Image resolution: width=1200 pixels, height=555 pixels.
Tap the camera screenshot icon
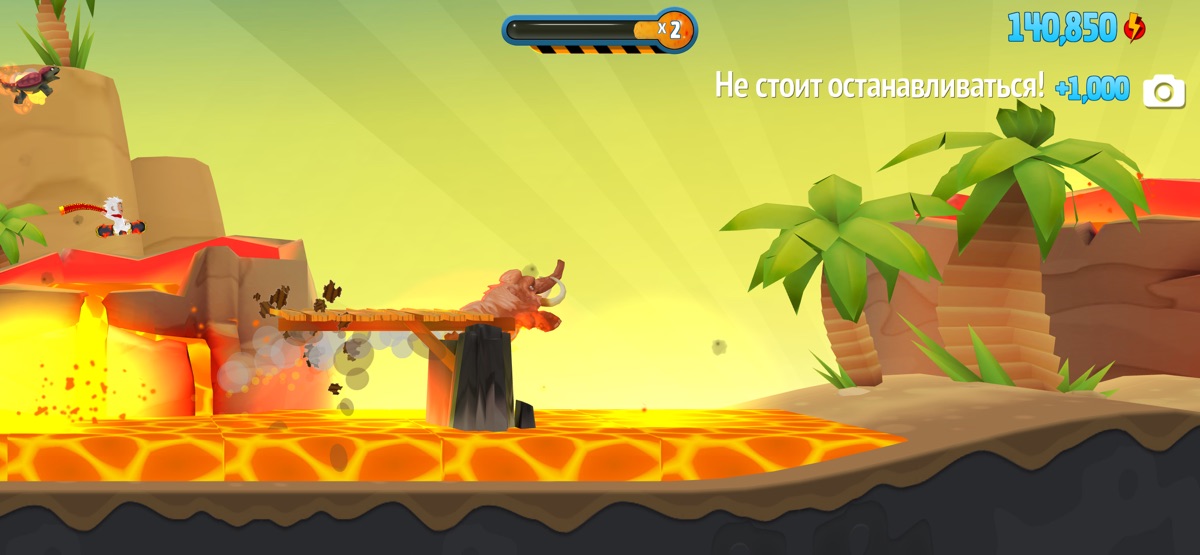(x=1163, y=91)
